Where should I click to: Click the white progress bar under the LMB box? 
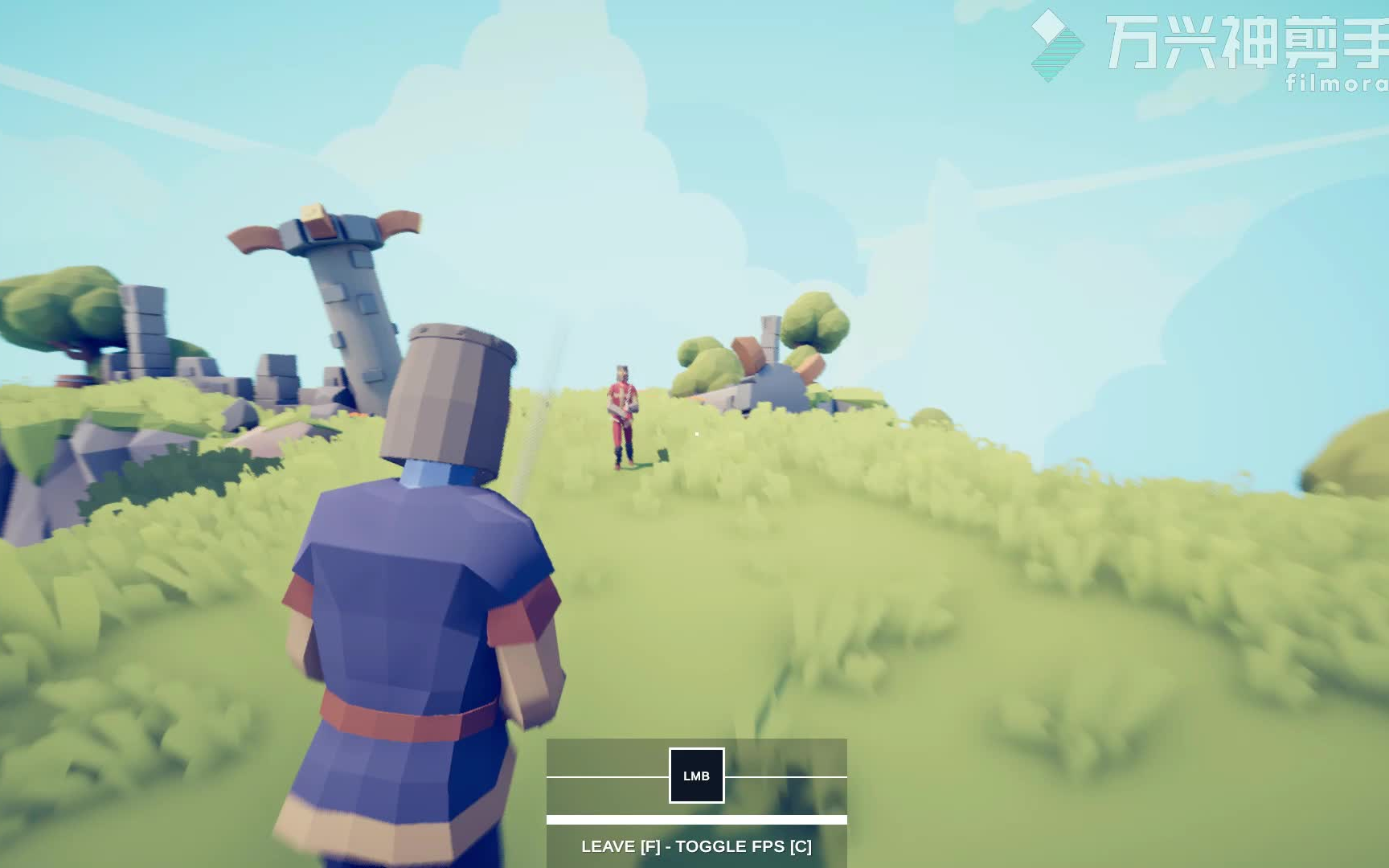click(696, 820)
